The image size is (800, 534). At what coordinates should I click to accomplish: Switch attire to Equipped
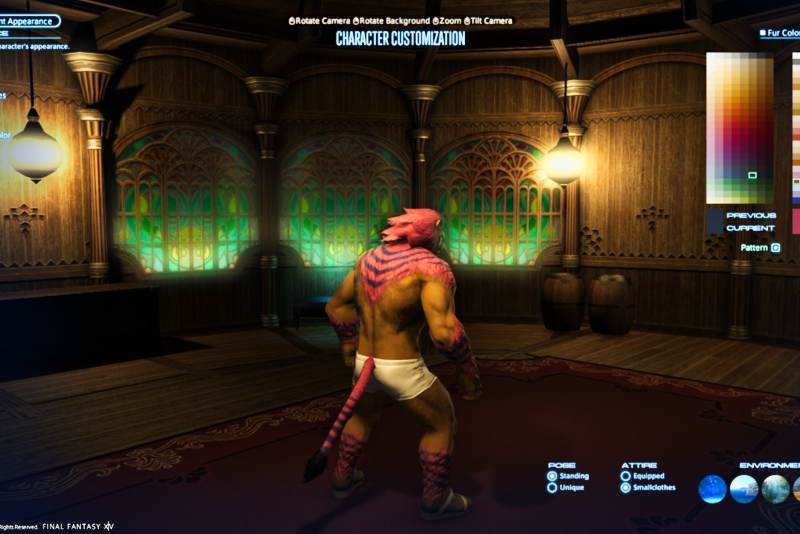click(x=626, y=477)
